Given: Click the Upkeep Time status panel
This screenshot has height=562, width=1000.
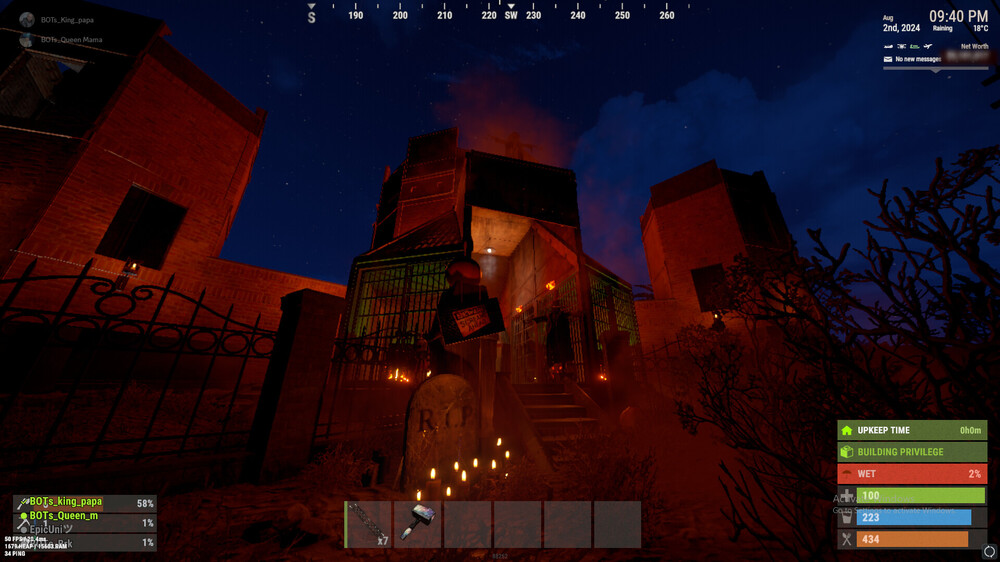Looking at the screenshot, I should pos(912,430).
